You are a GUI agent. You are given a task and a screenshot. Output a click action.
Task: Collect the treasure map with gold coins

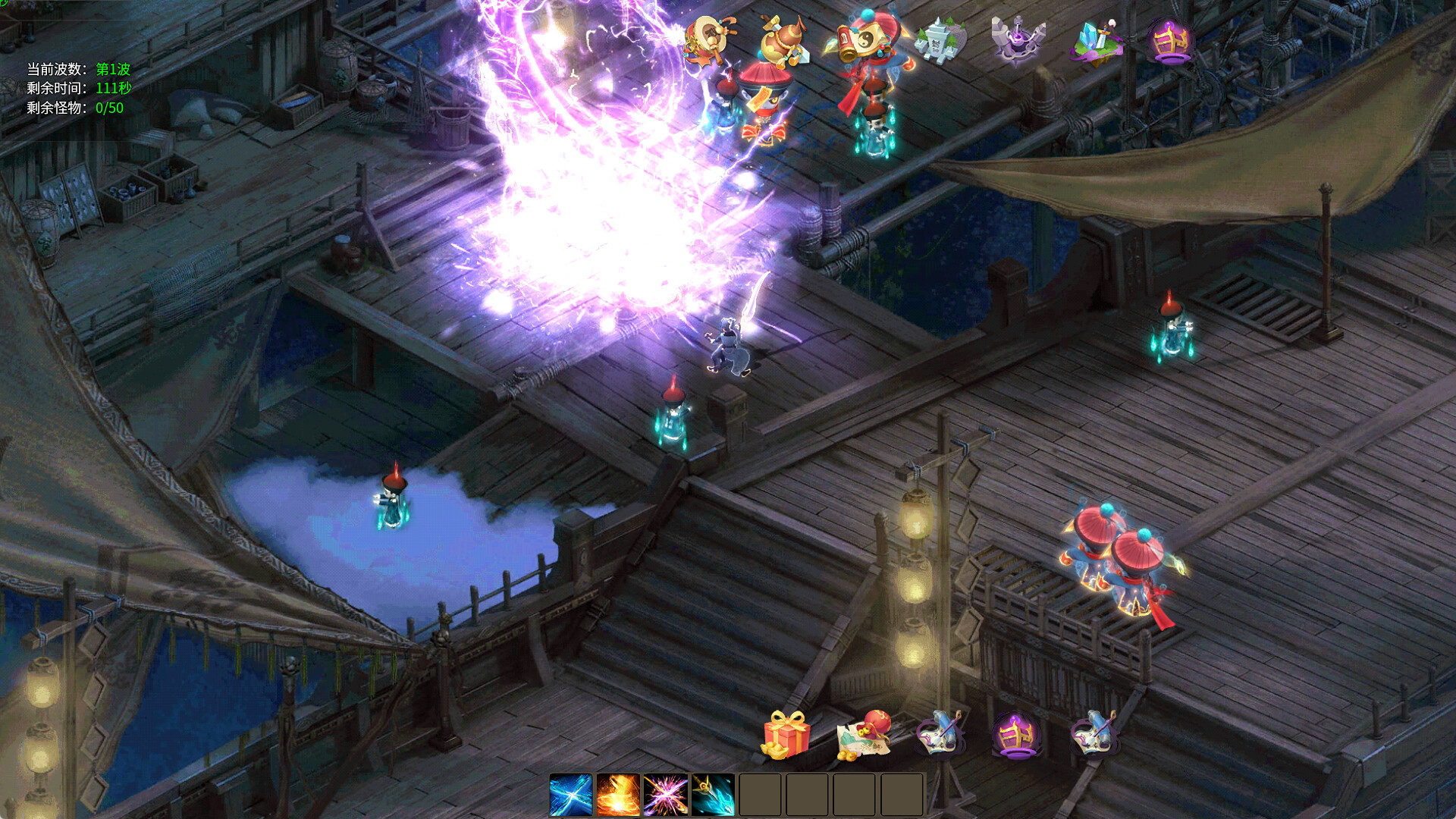tap(864, 736)
